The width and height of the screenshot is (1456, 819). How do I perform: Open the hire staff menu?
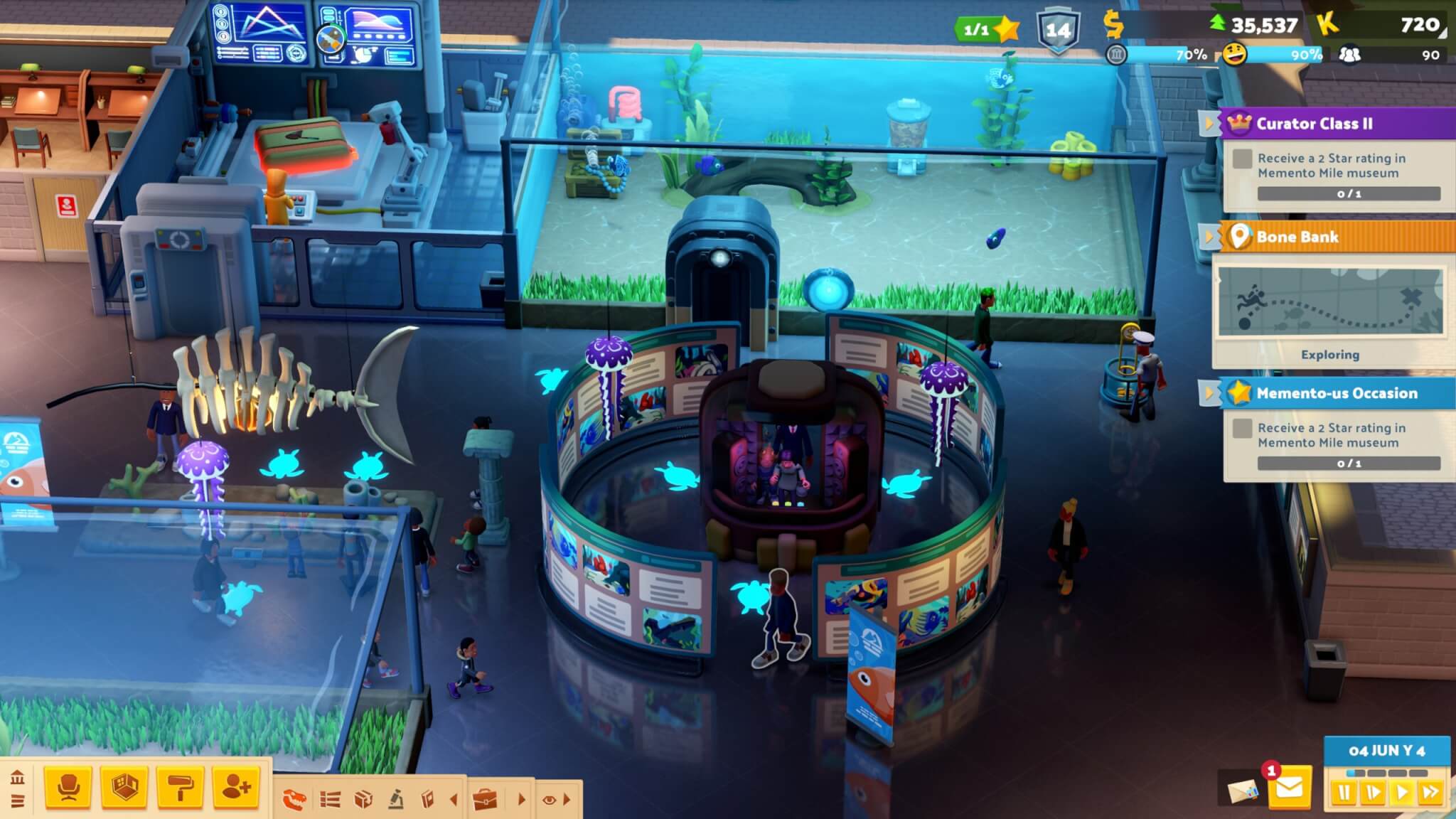click(236, 788)
